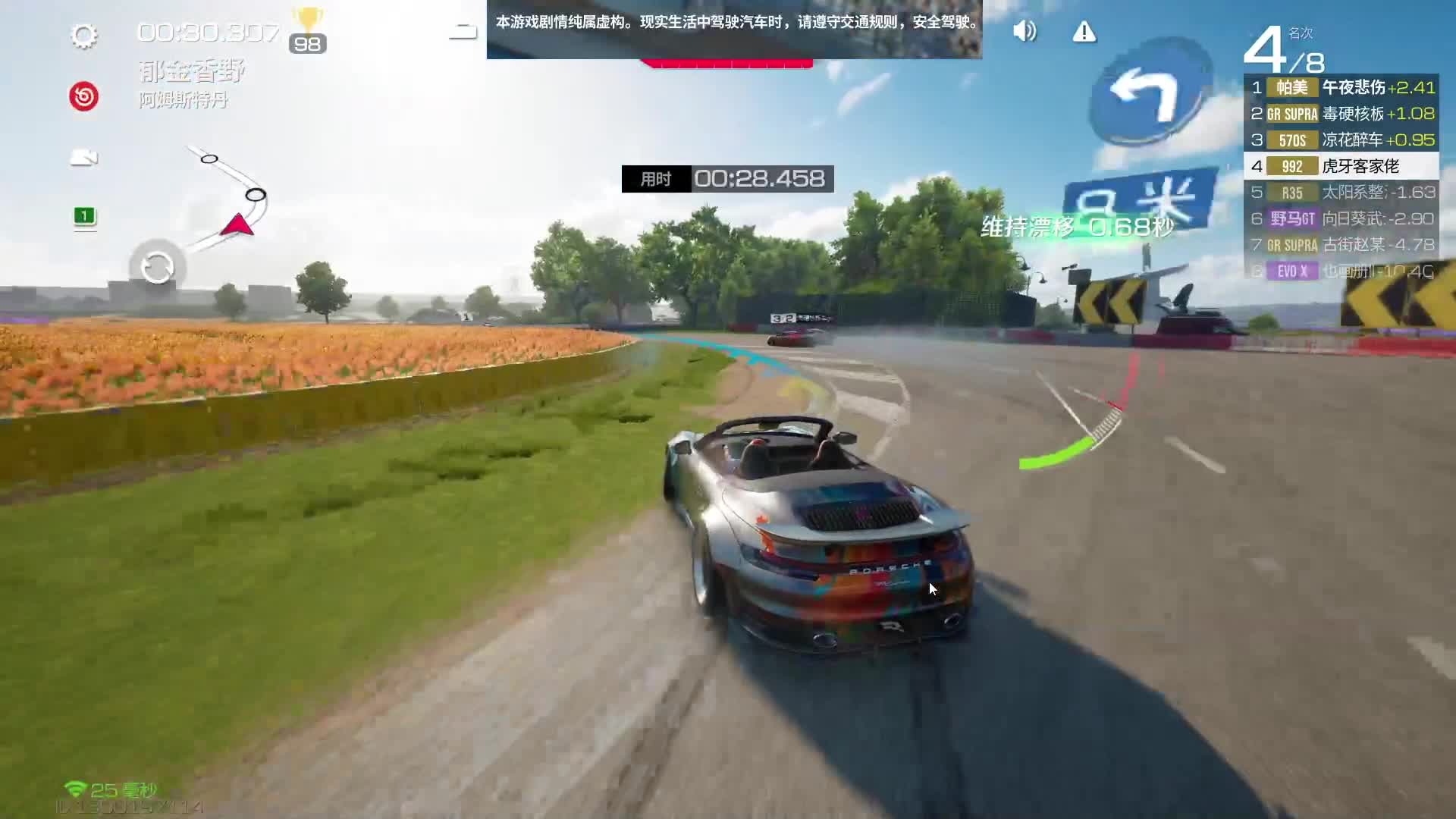
Task: Open the gear settings icon
Action: [x=83, y=36]
